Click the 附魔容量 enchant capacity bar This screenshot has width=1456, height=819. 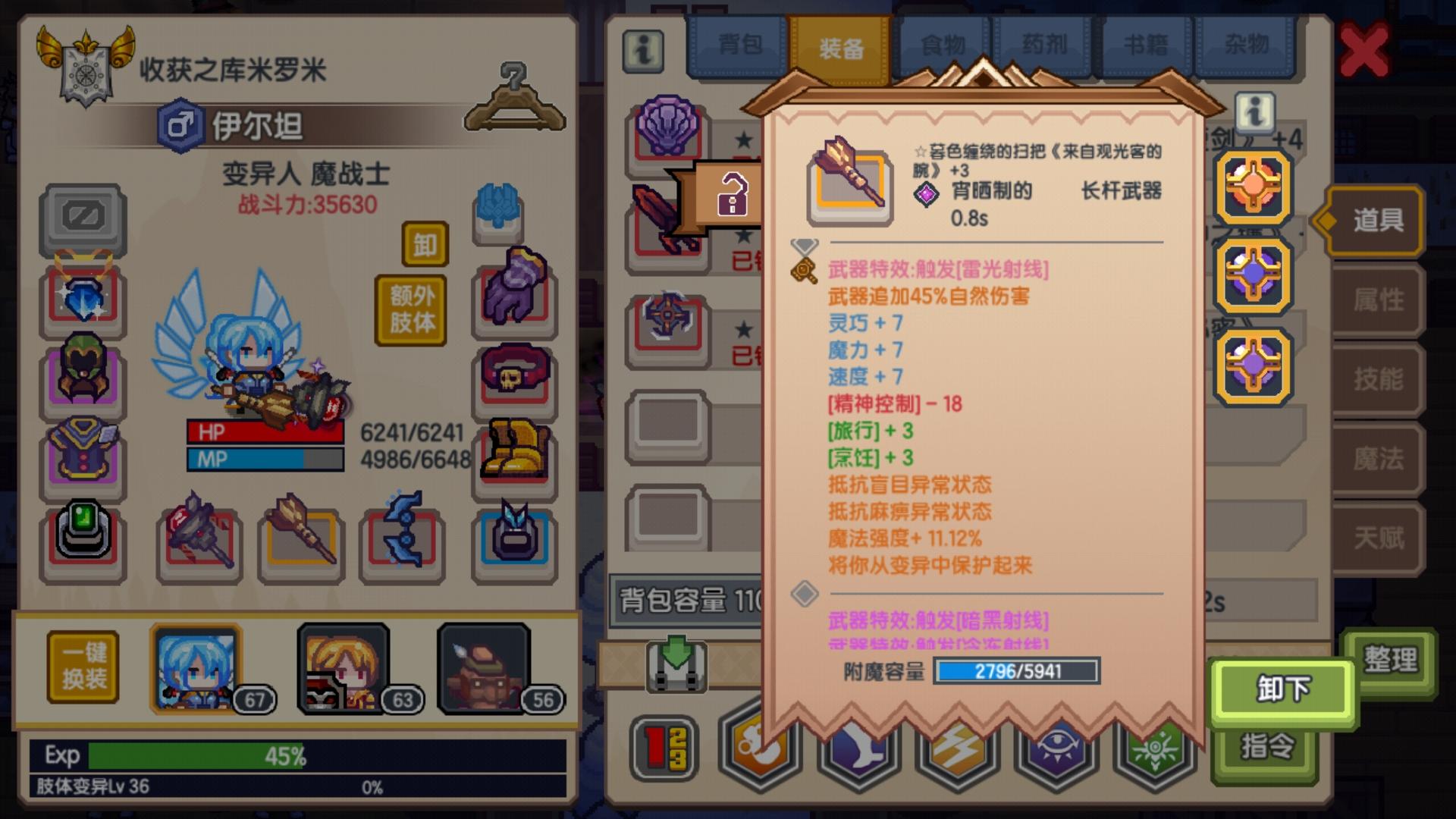[1016, 673]
